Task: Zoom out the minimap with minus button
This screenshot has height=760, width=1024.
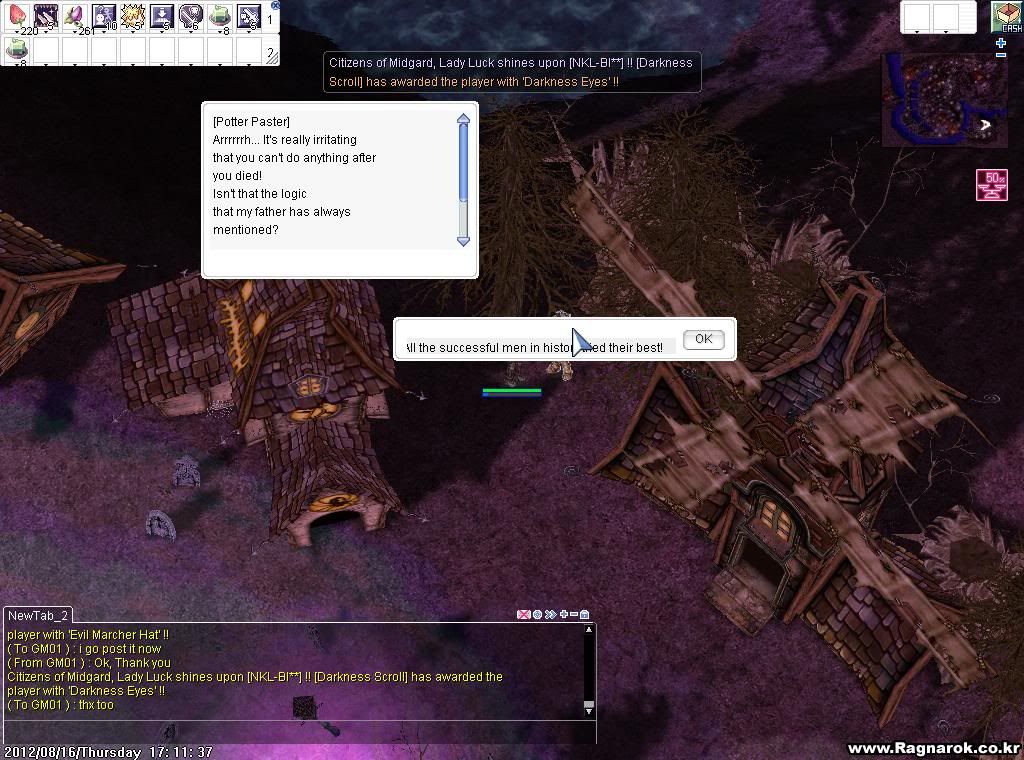Action: [1002, 55]
